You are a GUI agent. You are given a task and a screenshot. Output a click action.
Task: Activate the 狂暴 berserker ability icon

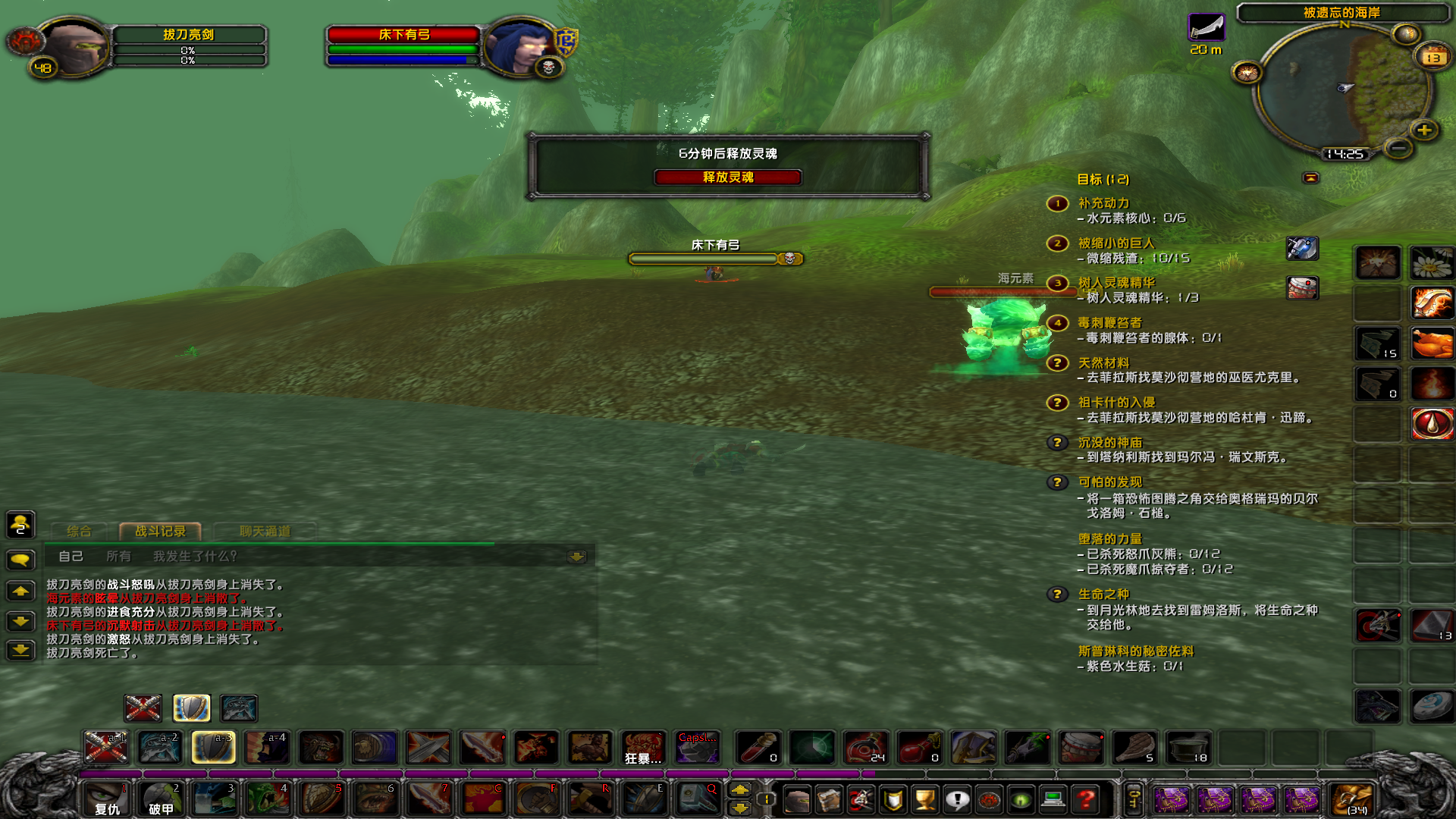[x=643, y=748]
